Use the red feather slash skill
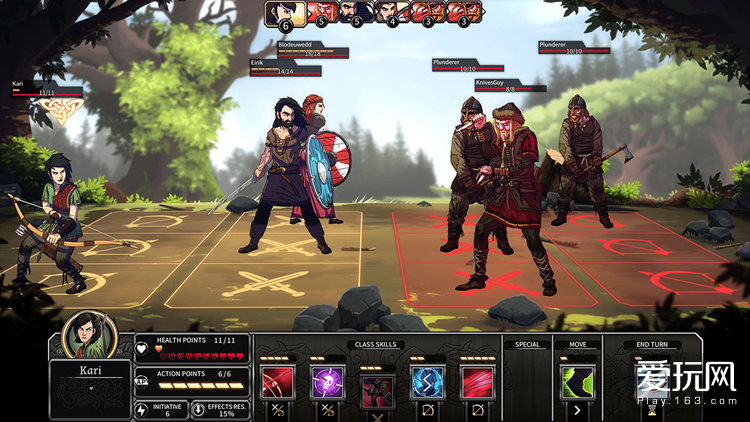Viewport: 750px width, 422px height. (x=477, y=382)
